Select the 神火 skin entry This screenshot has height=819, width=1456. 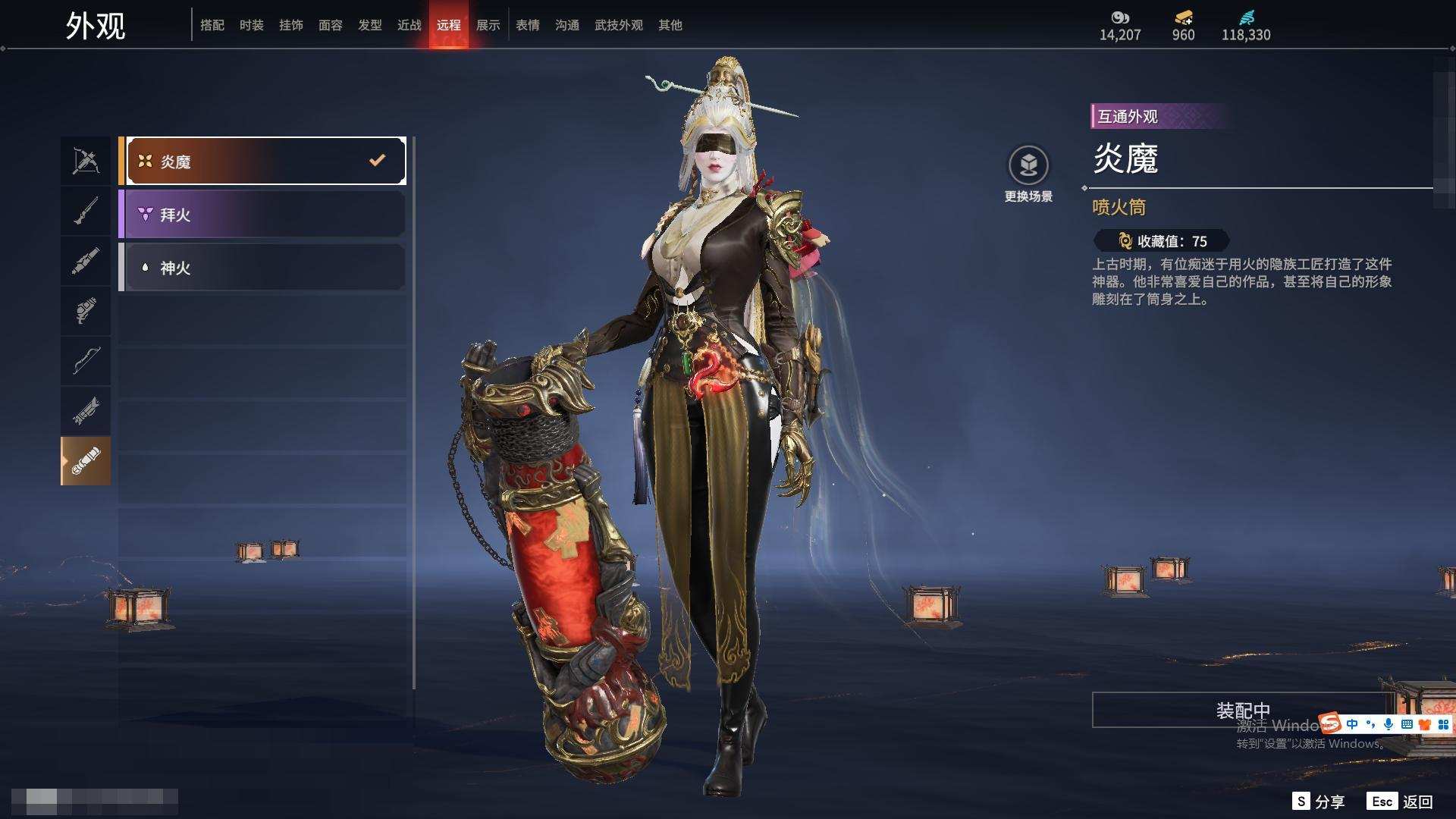(x=262, y=268)
